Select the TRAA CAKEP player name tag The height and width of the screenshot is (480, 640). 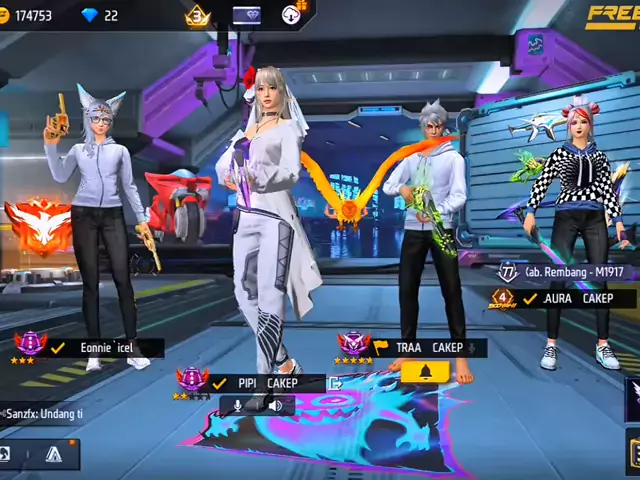click(x=430, y=347)
